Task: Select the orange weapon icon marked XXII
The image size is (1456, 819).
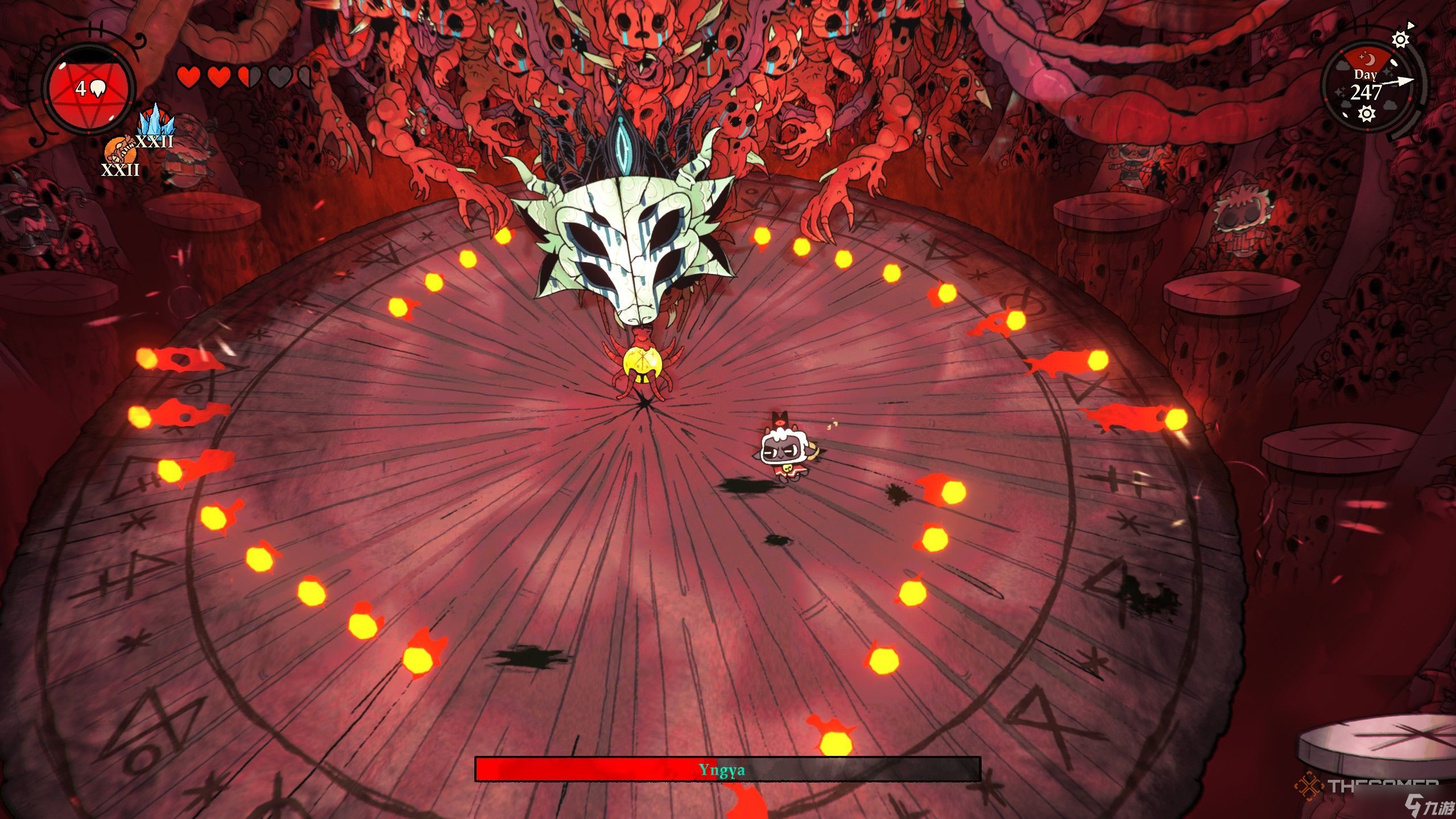Action: [119, 151]
